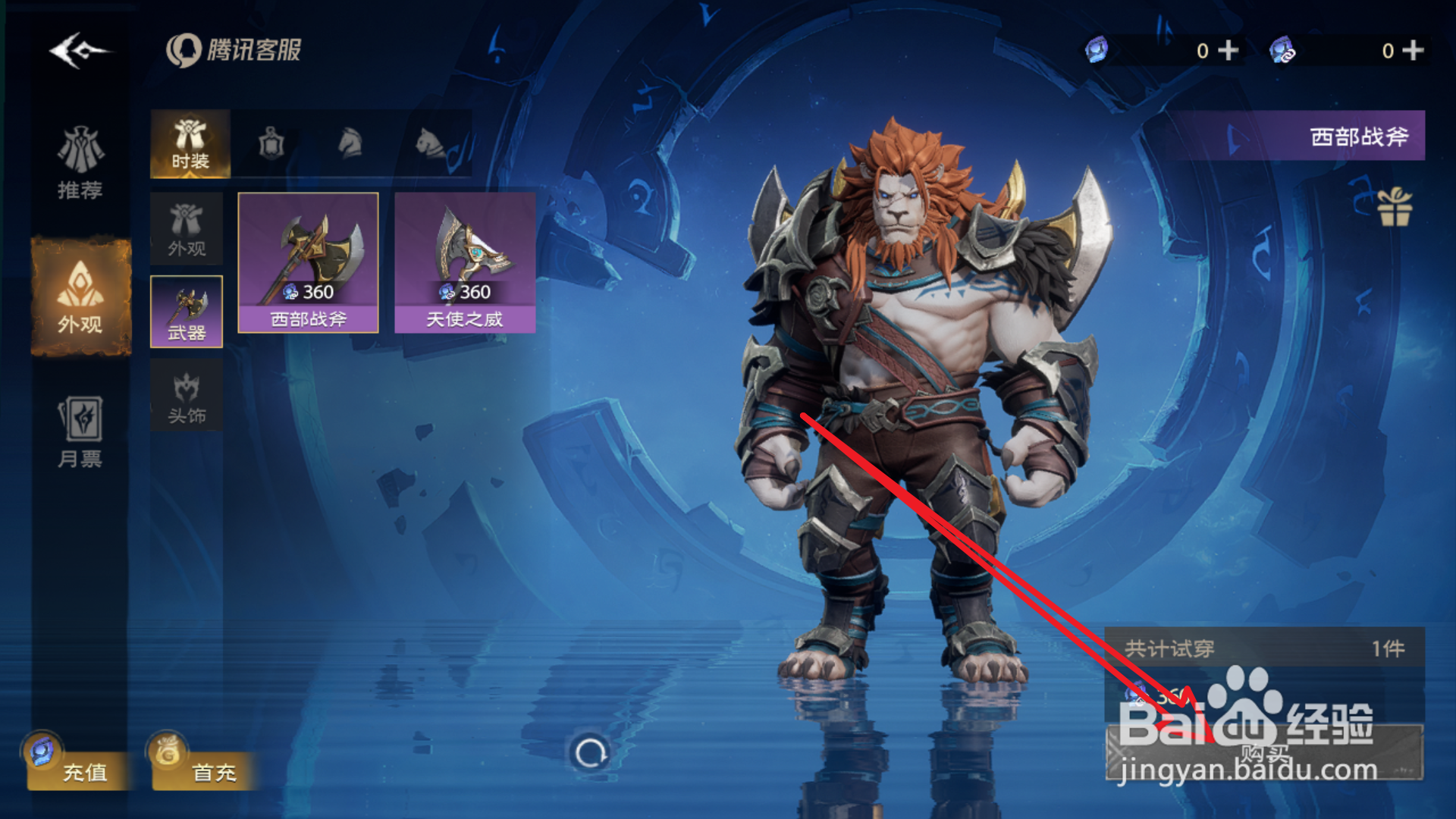Viewport: 1456px width, 819px height.
Task: Open the 推荐 recommended section
Action: pos(80,163)
